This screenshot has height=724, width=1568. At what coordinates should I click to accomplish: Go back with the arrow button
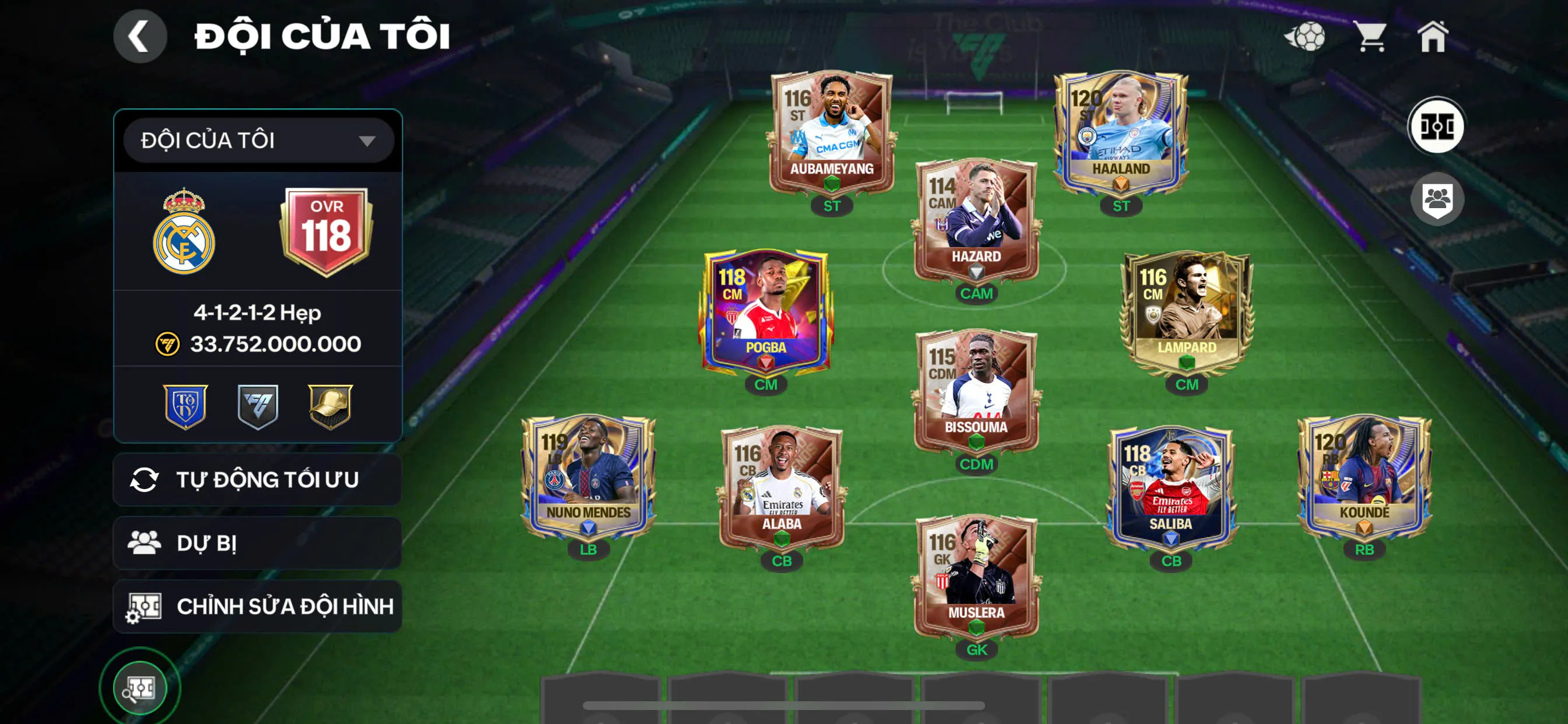tap(140, 37)
